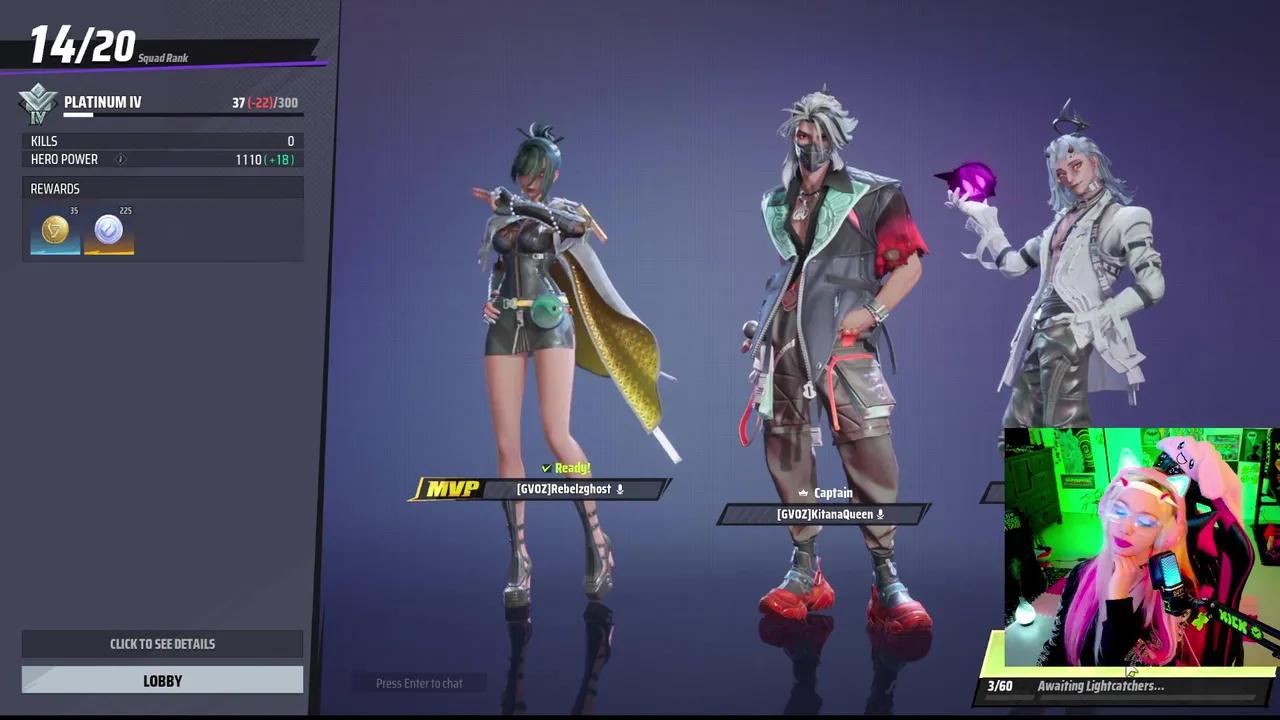Expand CLICK TO SEE DETAILS panel
This screenshot has height=720, width=1280.
(162, 643)
